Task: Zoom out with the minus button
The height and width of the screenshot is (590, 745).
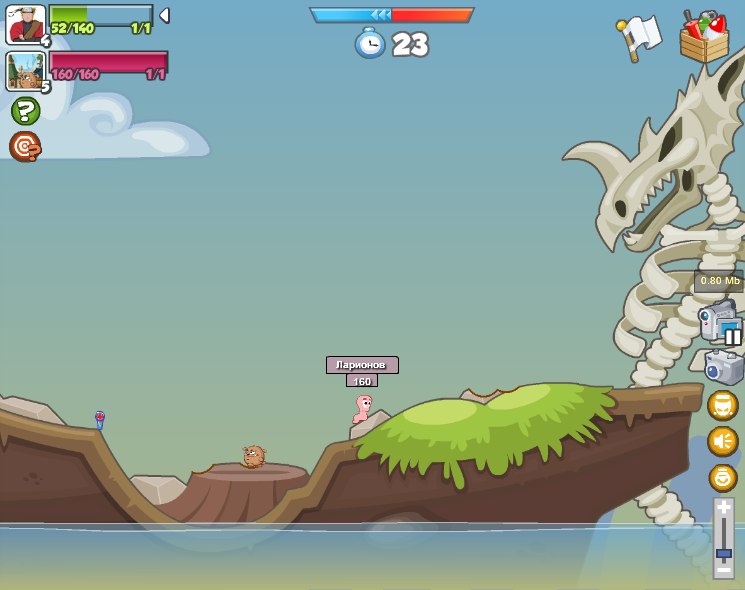Action: point(723,569)
